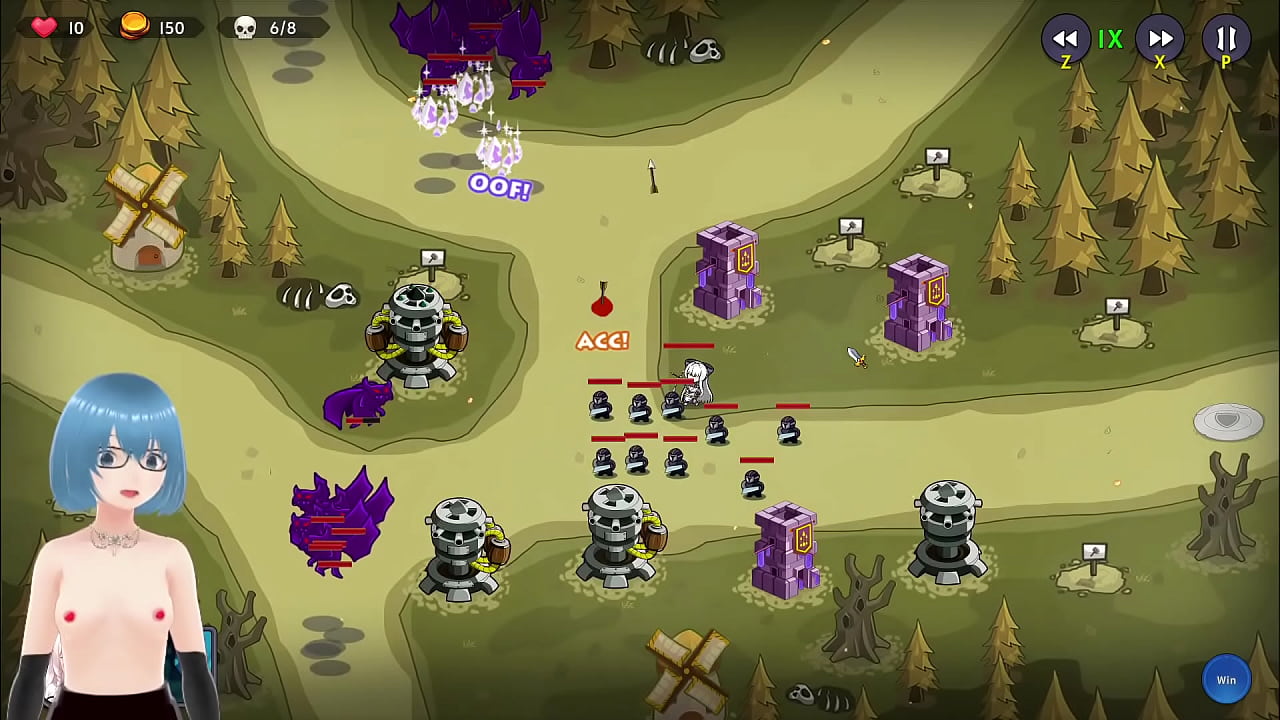Click the sword pickup lying on the road

tap(858, 357)
